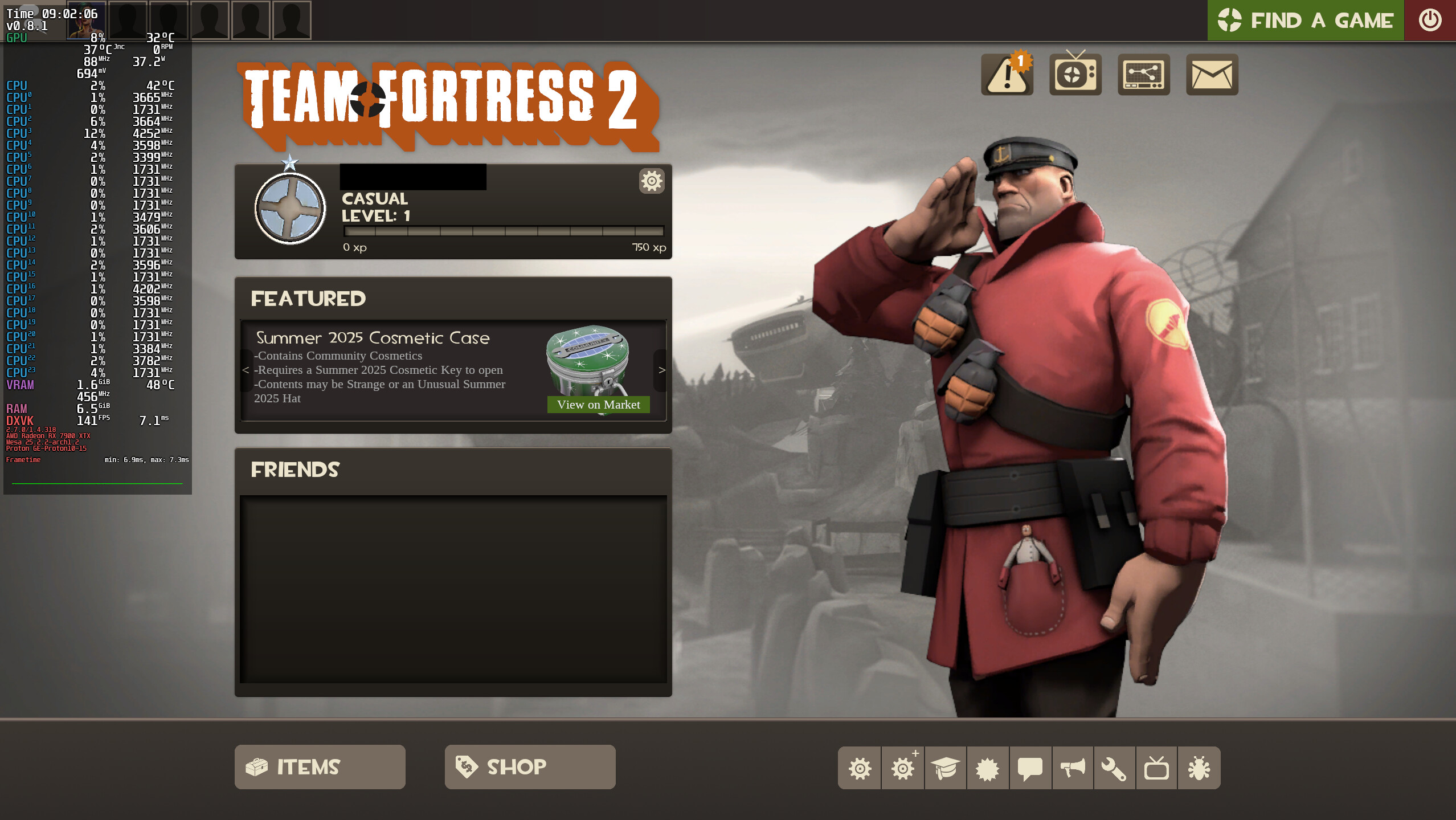Open the Items menu
Image resolution: width=1456 pixels, height=820 pixels.
click(x=320, y=767)
